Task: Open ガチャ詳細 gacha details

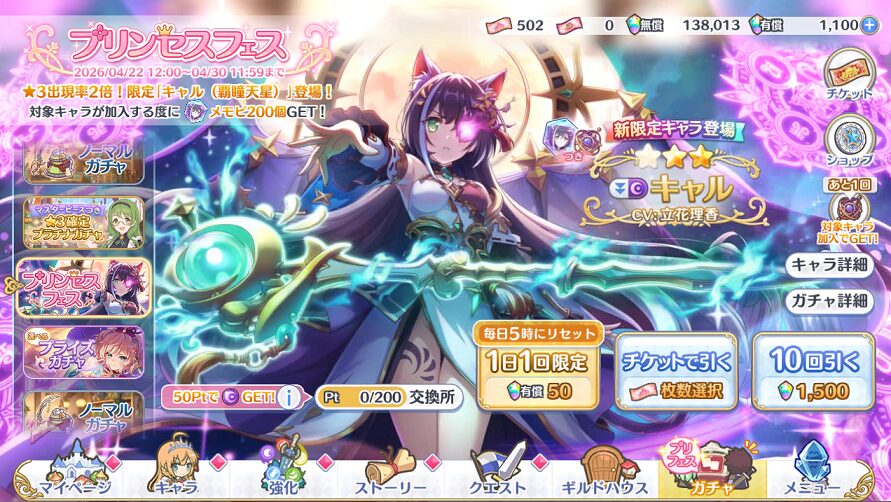Action: pos(827,300)
